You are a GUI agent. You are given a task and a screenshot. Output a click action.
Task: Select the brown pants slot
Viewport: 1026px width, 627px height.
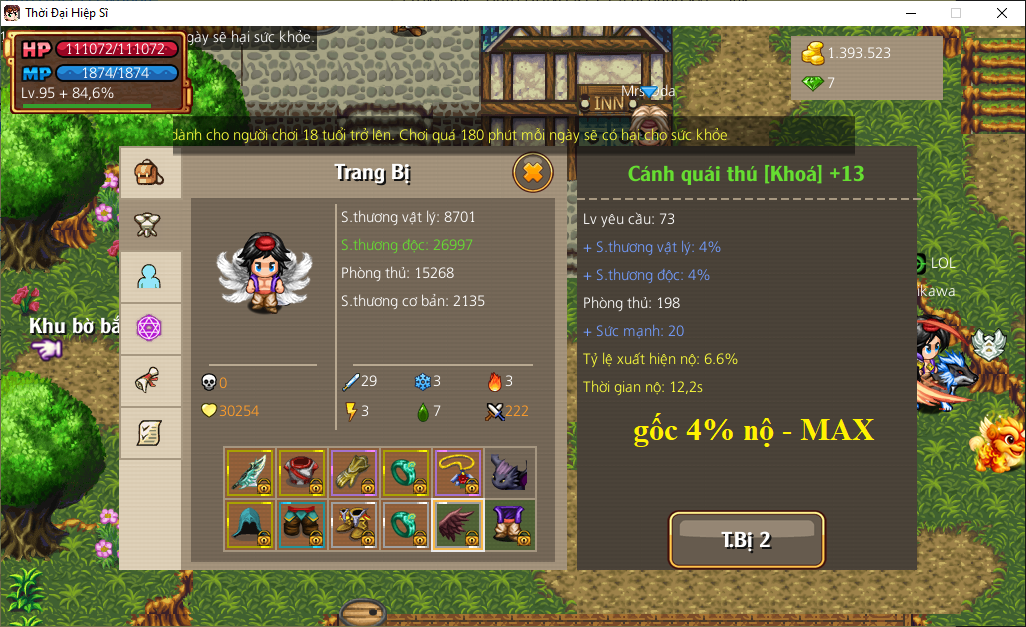[x=302, y=525]
